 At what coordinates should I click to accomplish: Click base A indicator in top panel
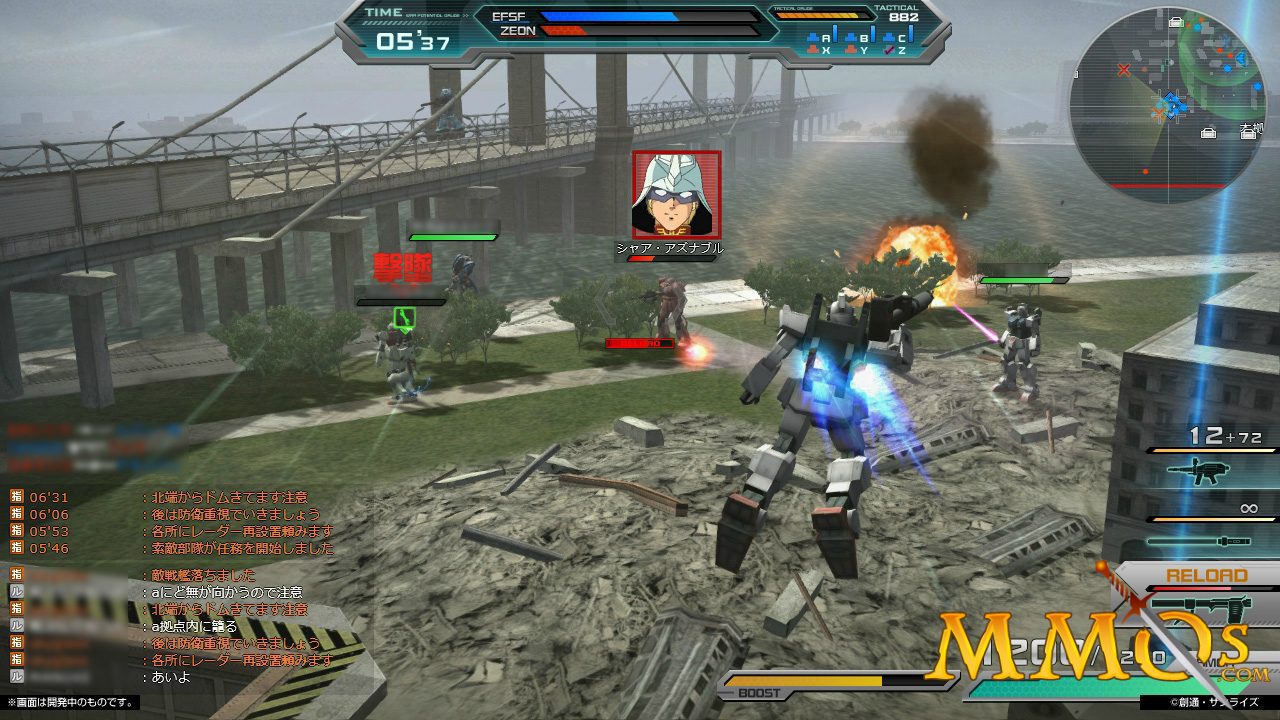pyautogui.click(x=818, y=39)
